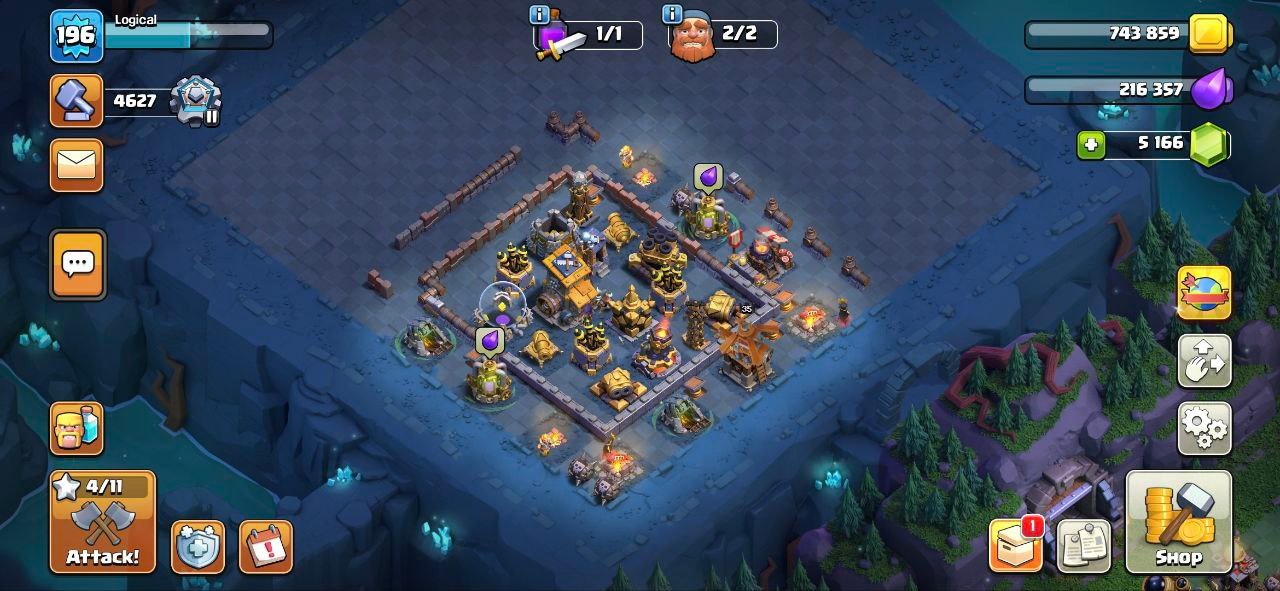The height and width of the screenshot is (591, 1280).
Task: Open the treasure chest with notification
Action: click(x=1016, y=545)
